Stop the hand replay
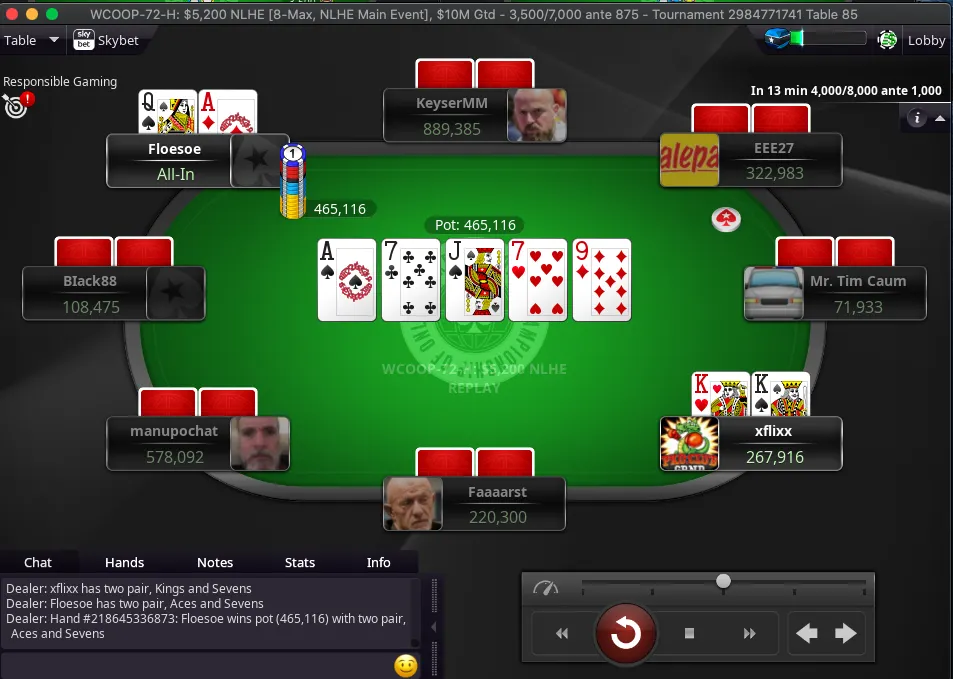 tap(689, 633)
